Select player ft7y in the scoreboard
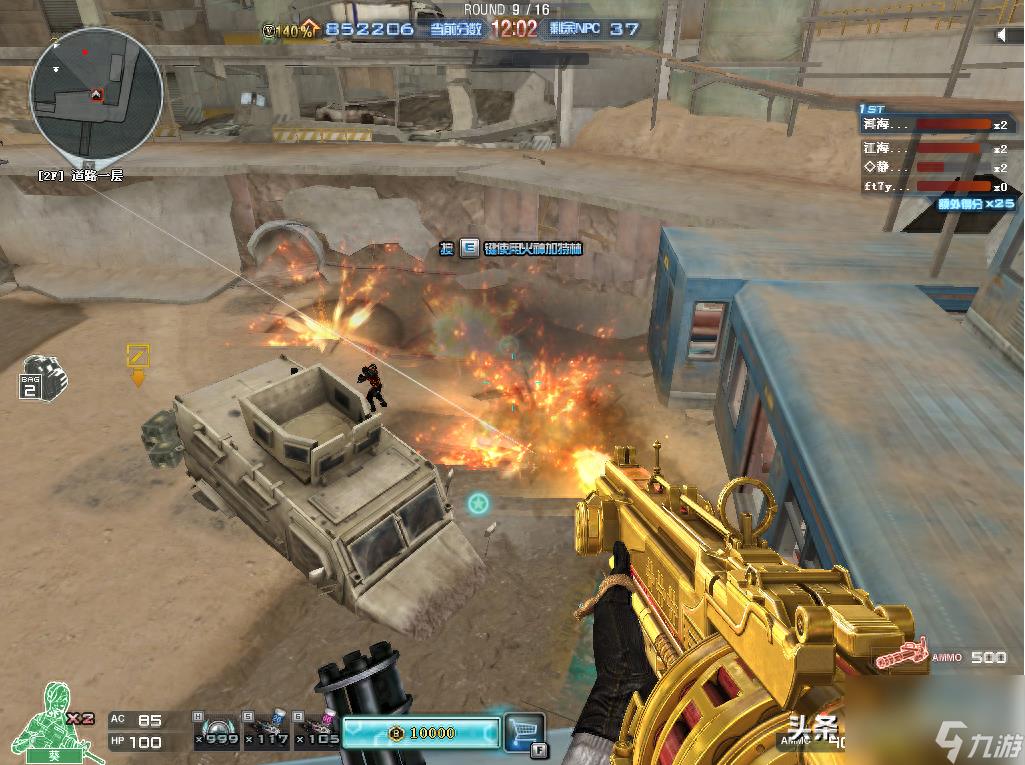Image resolution: width=1025 pixels, height=765 pixels. (x=937, y=186)
